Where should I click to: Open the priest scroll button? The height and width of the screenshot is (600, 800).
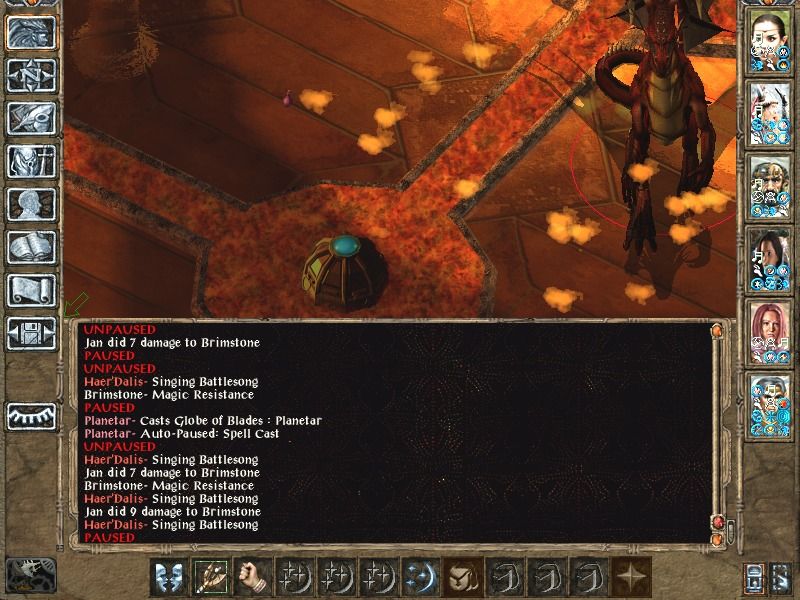tap(31, 290)
